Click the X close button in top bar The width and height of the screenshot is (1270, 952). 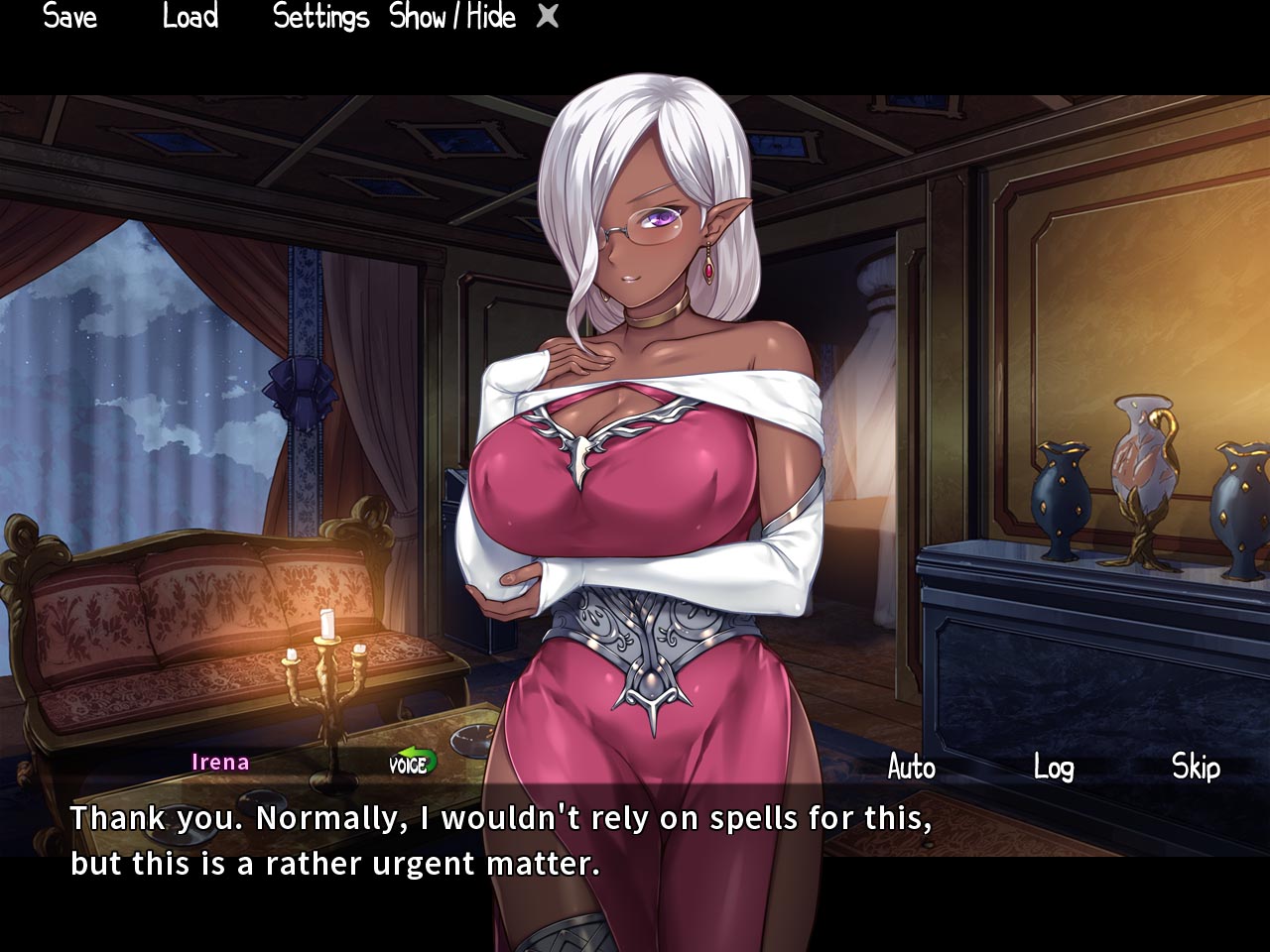(548, 16)
